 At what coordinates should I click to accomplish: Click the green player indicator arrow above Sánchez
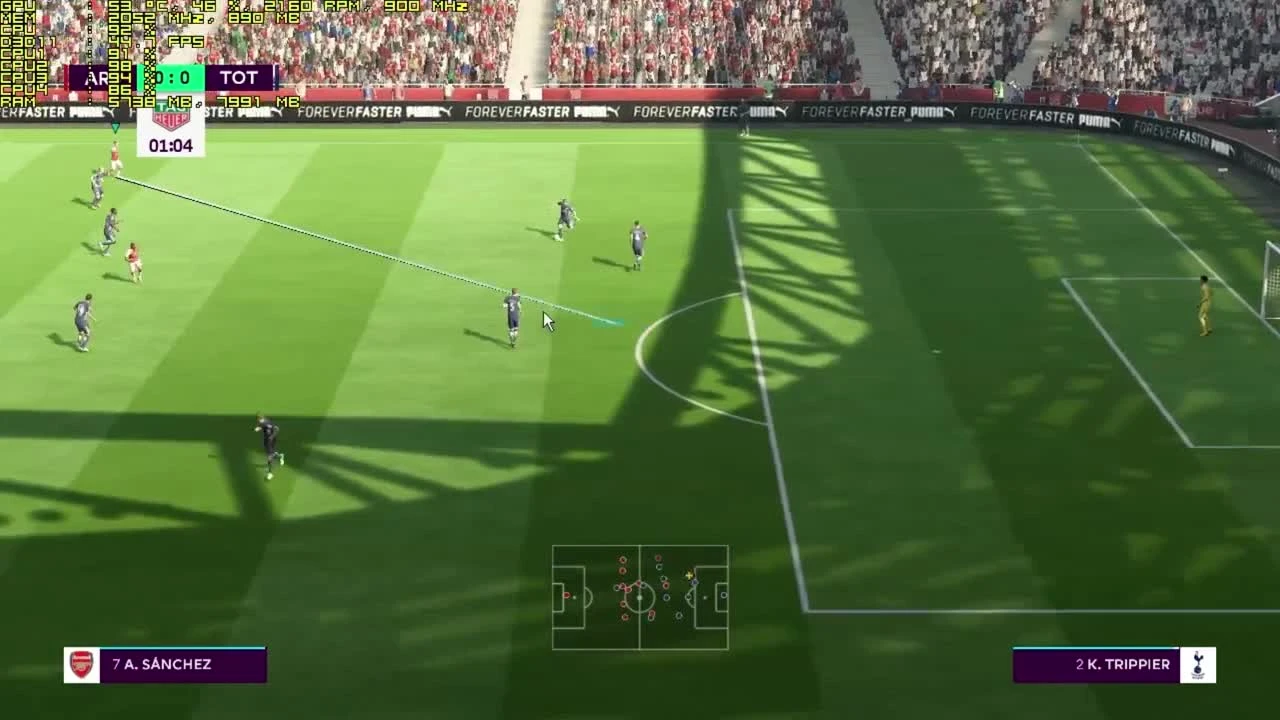[116, 128]
